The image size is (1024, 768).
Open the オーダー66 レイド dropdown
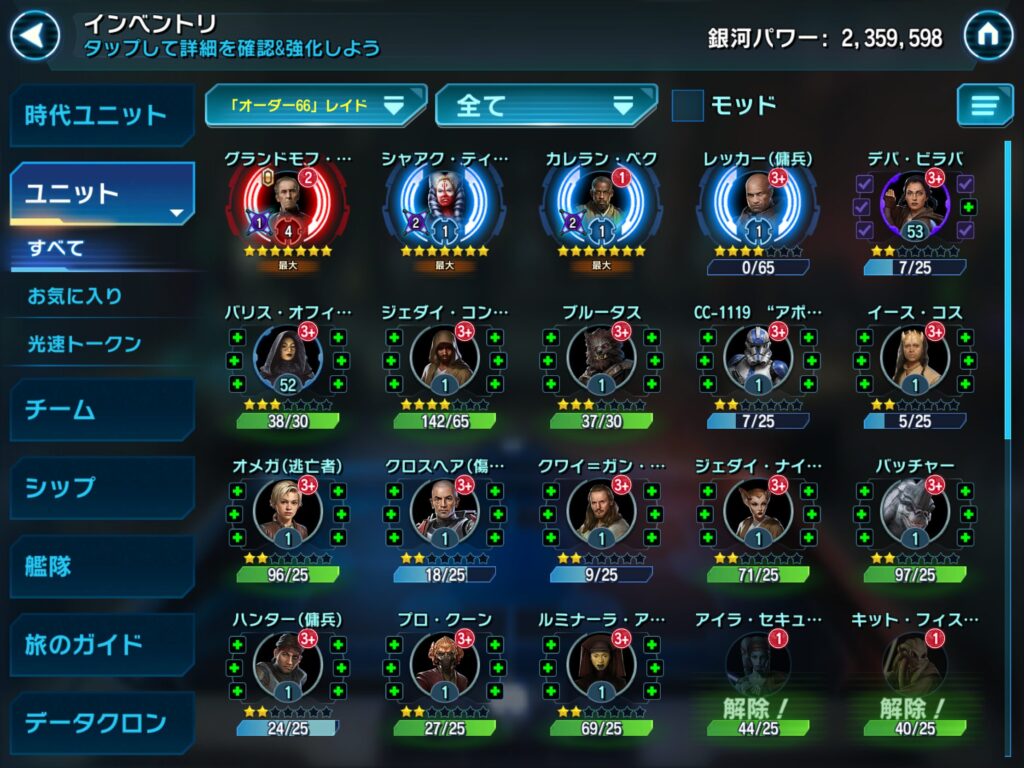315,105
